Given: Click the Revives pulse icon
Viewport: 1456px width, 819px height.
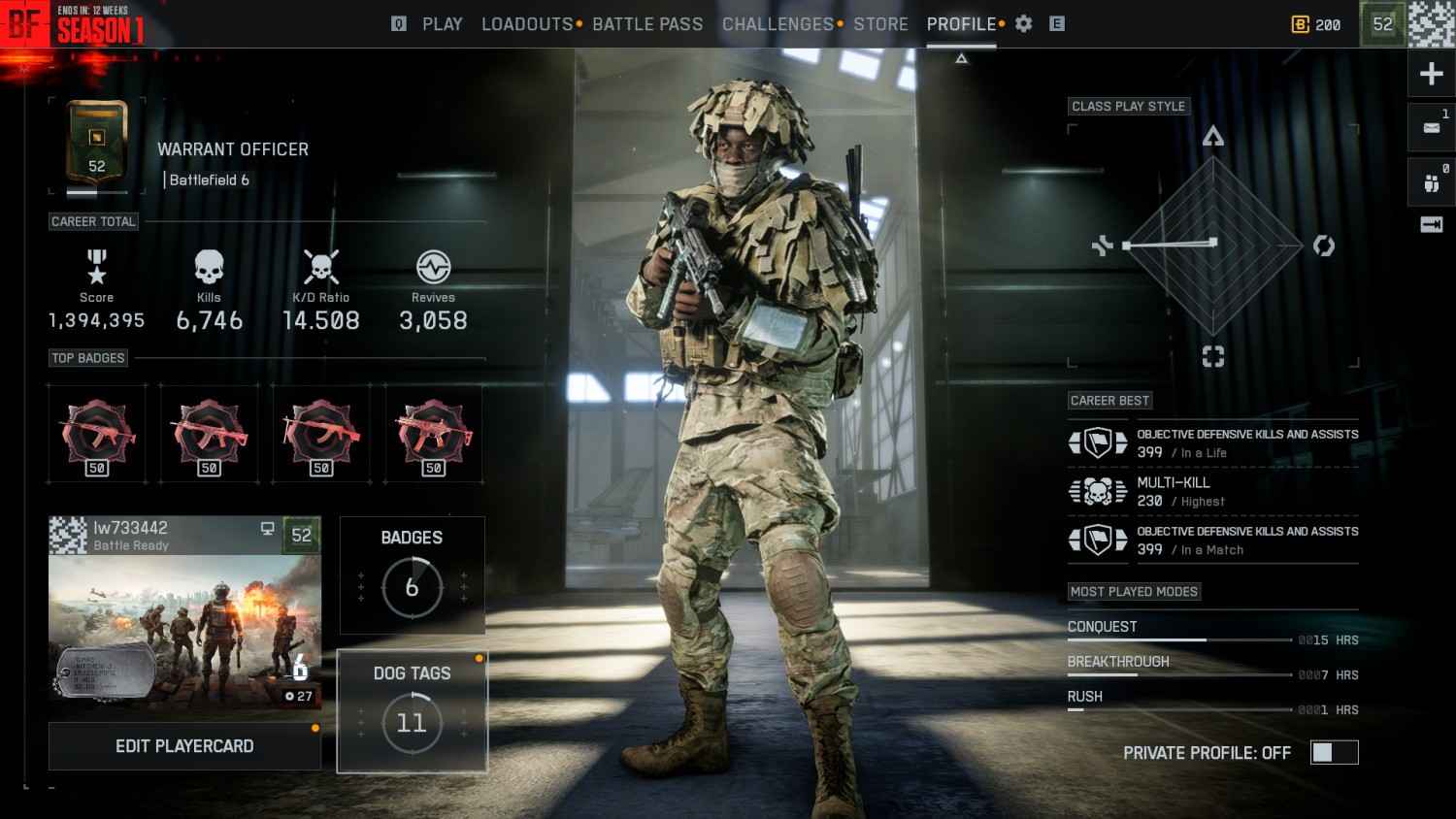Looking at the screenshot, I should click(x=433, y=269).
